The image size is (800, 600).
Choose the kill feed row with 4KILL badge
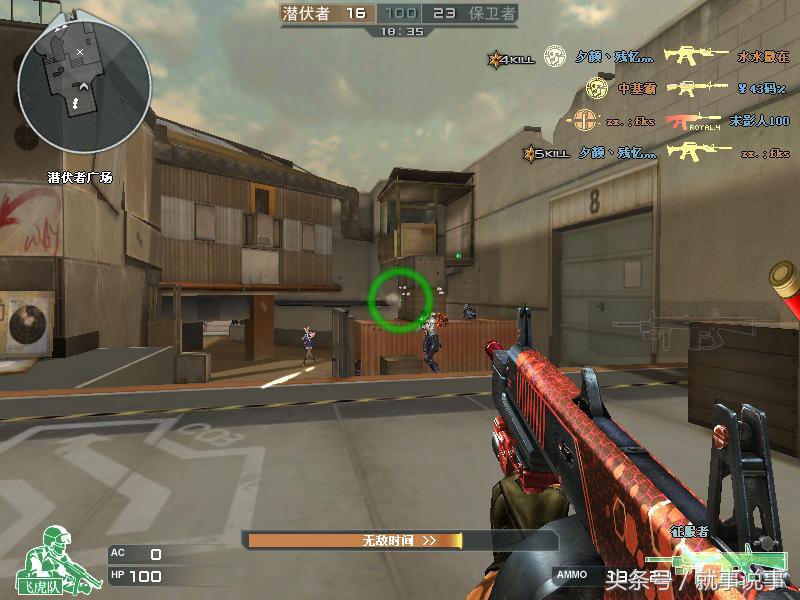pos(640,57)
